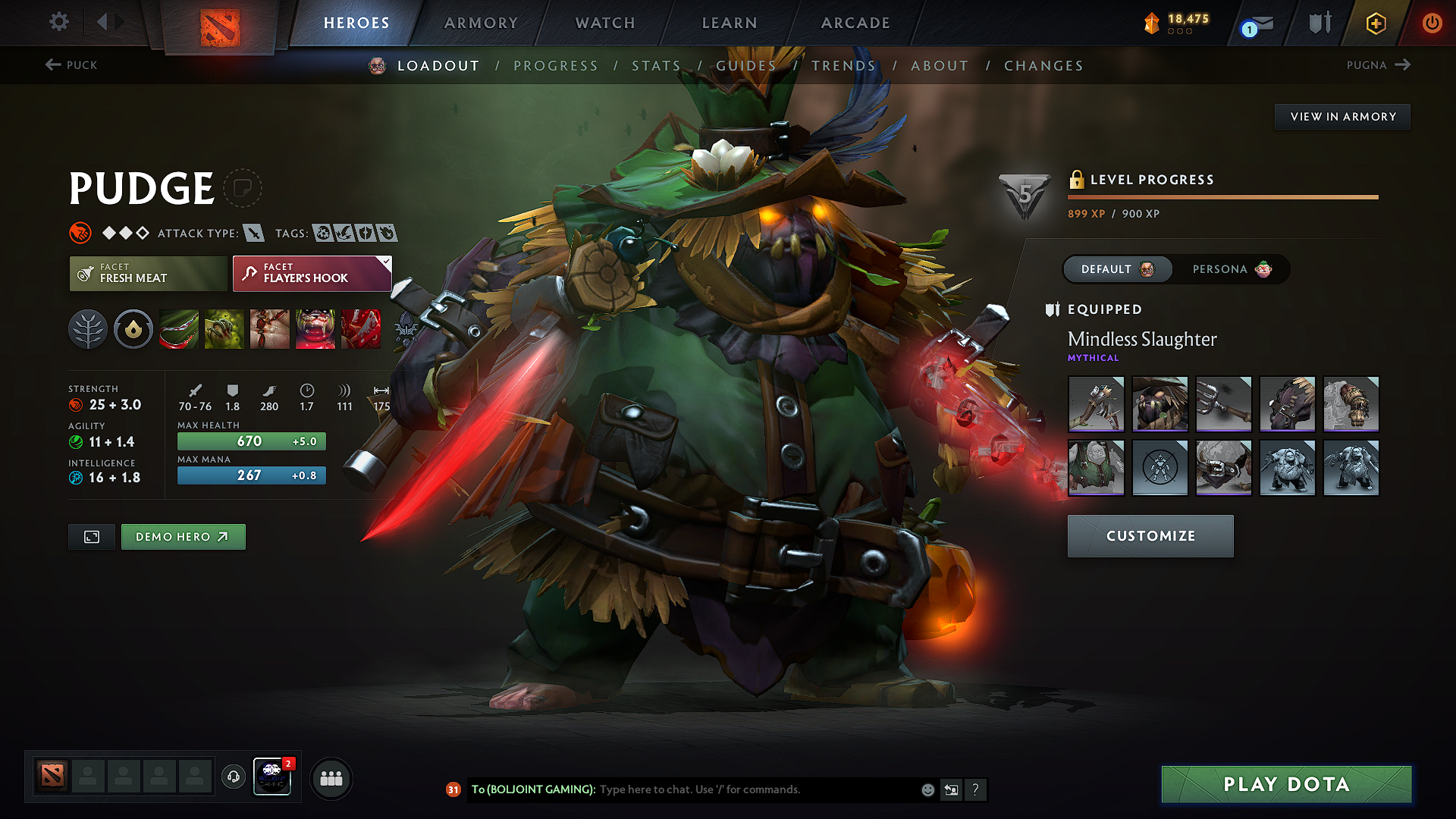Open the ARMORY menu item
Image resolution: width=1456 pixels, height=819 pixels.
[x=481, y=23]
